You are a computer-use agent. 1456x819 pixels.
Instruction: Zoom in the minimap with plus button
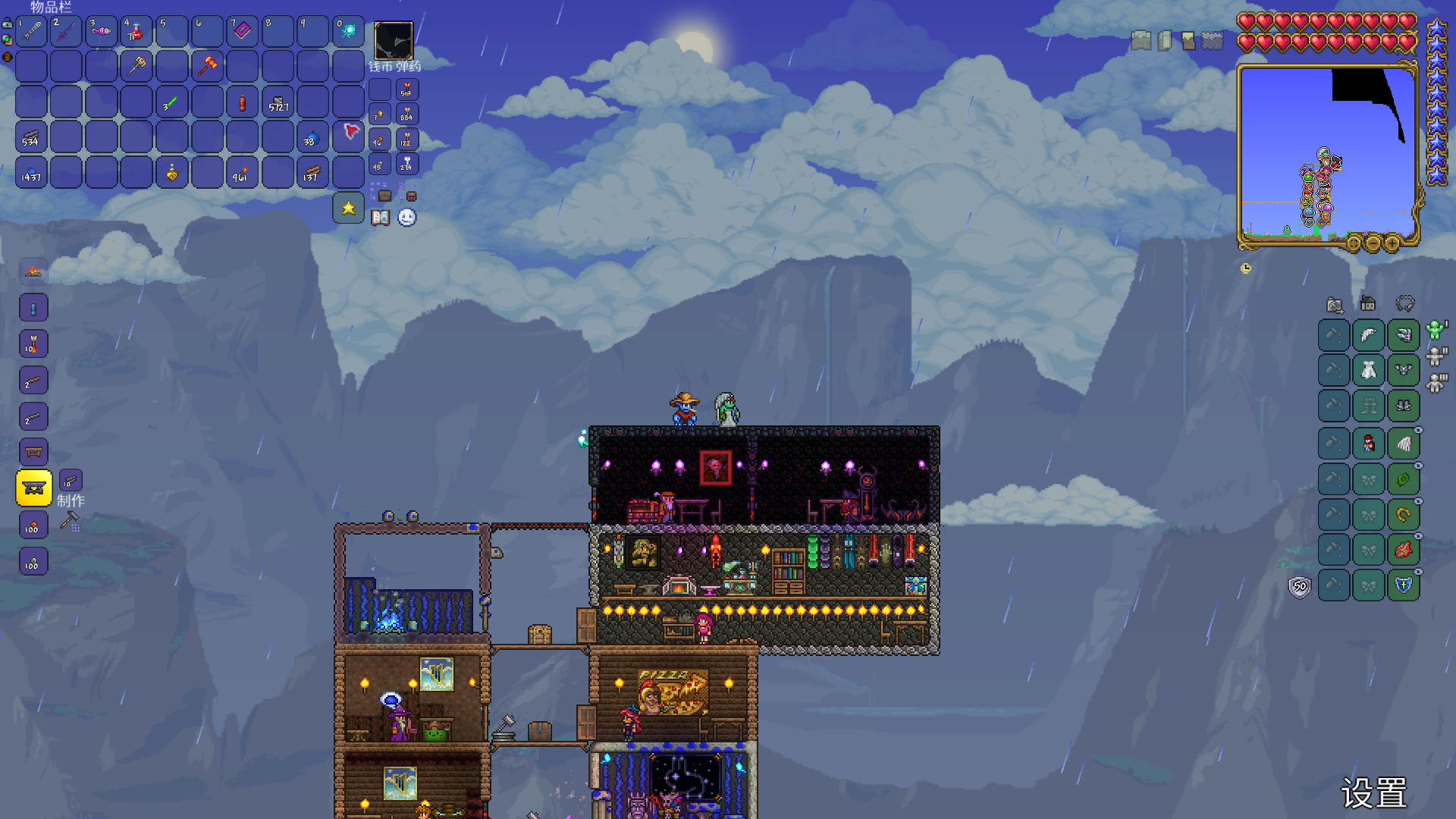1392,243
